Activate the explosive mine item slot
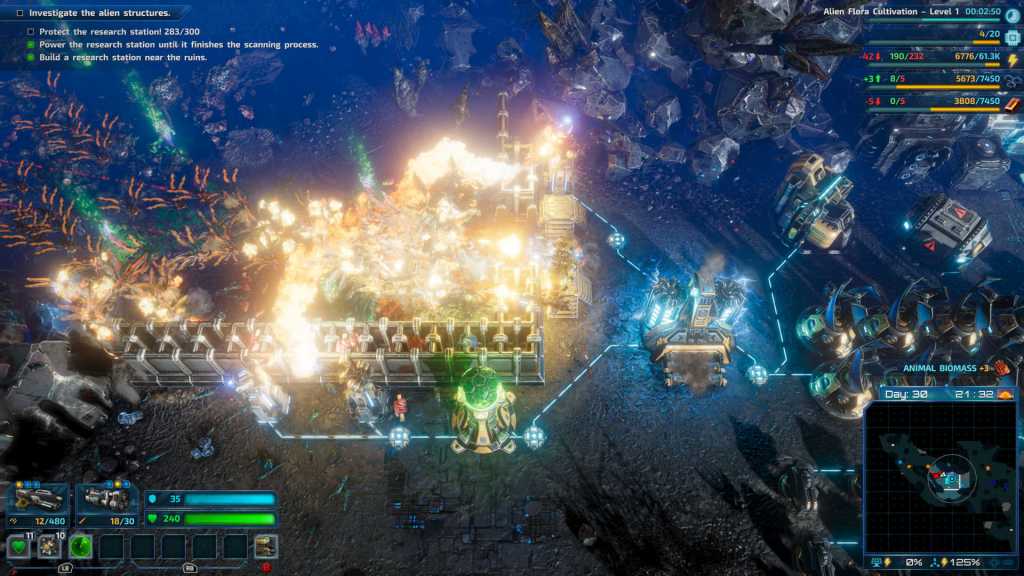Viewport: 1024px width, 576px height. point(49,547)
